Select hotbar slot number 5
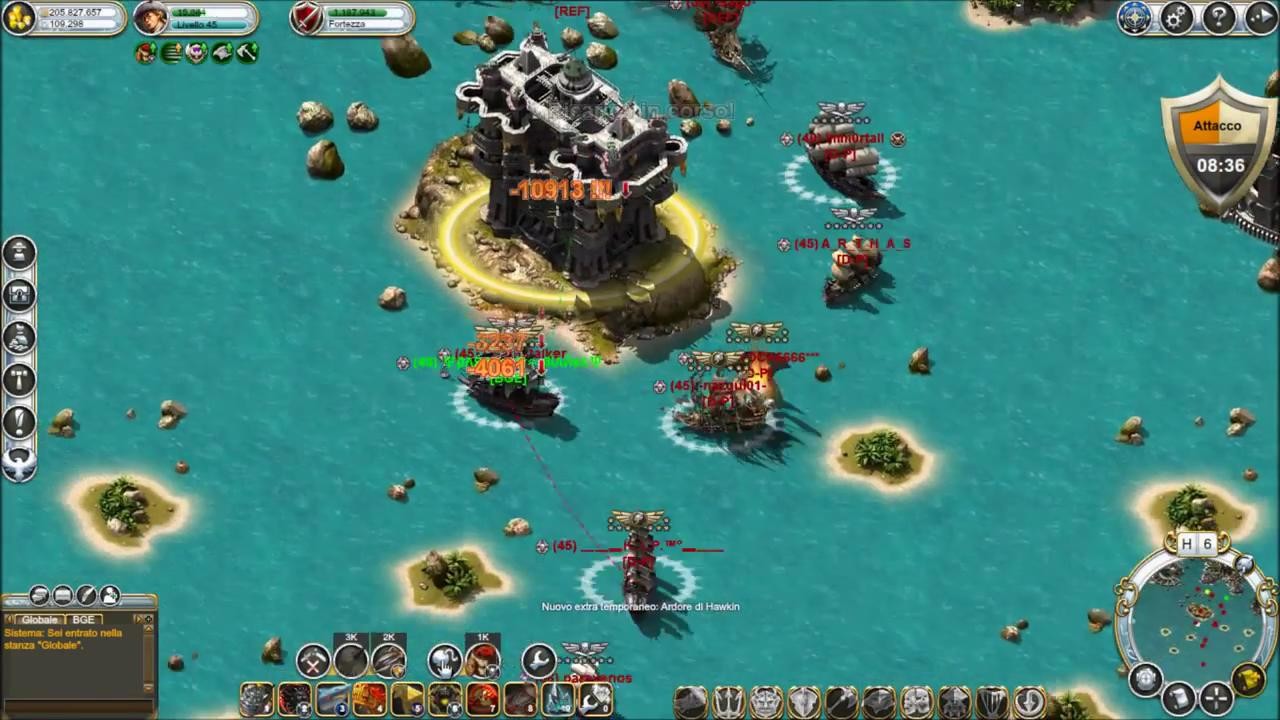Viewport: 1280px width, 720px height. tap(408, 700)
